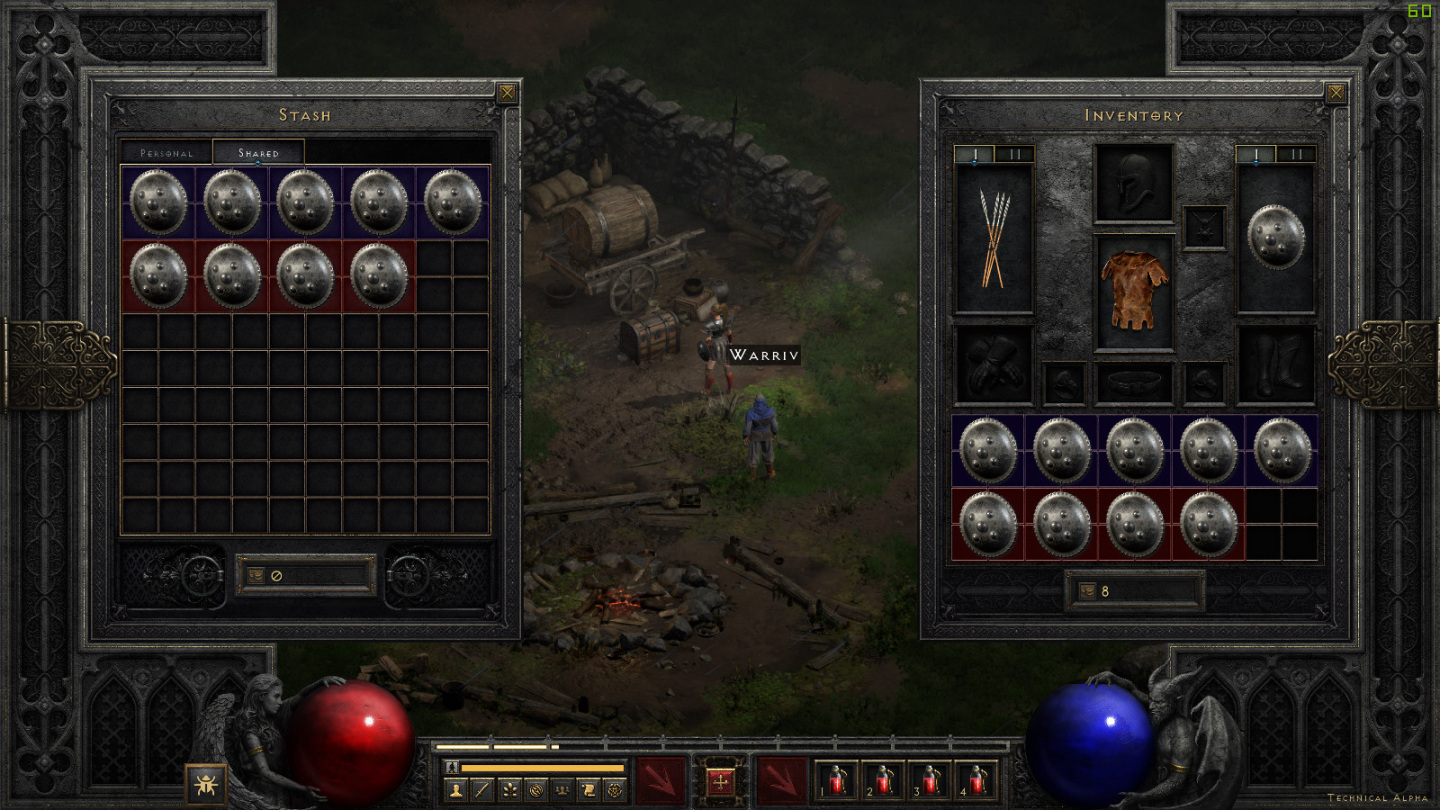The image size is (1440, 810).
Task: Close the Inventory panel
Action: 1336,94
